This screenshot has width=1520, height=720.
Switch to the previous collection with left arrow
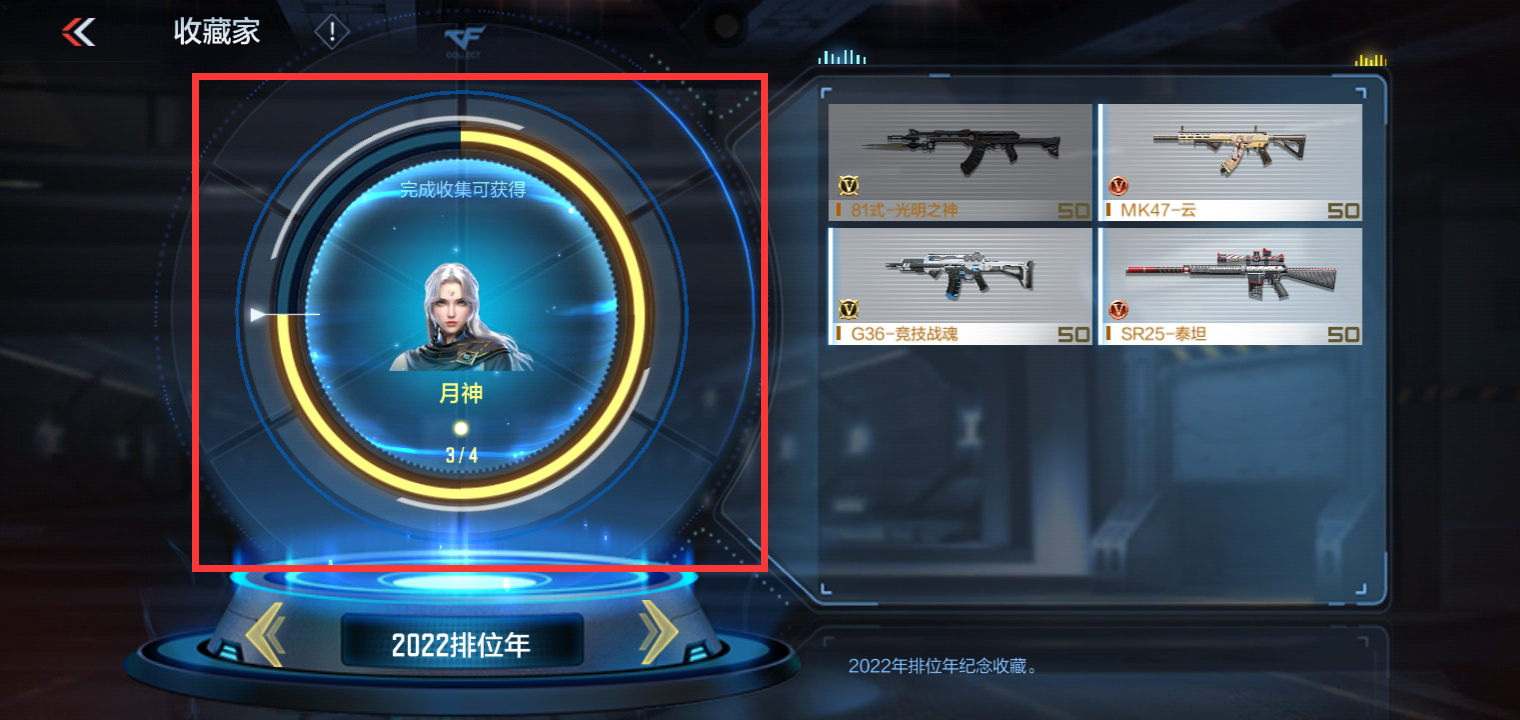pyautogui.click(x=266, y=634)
